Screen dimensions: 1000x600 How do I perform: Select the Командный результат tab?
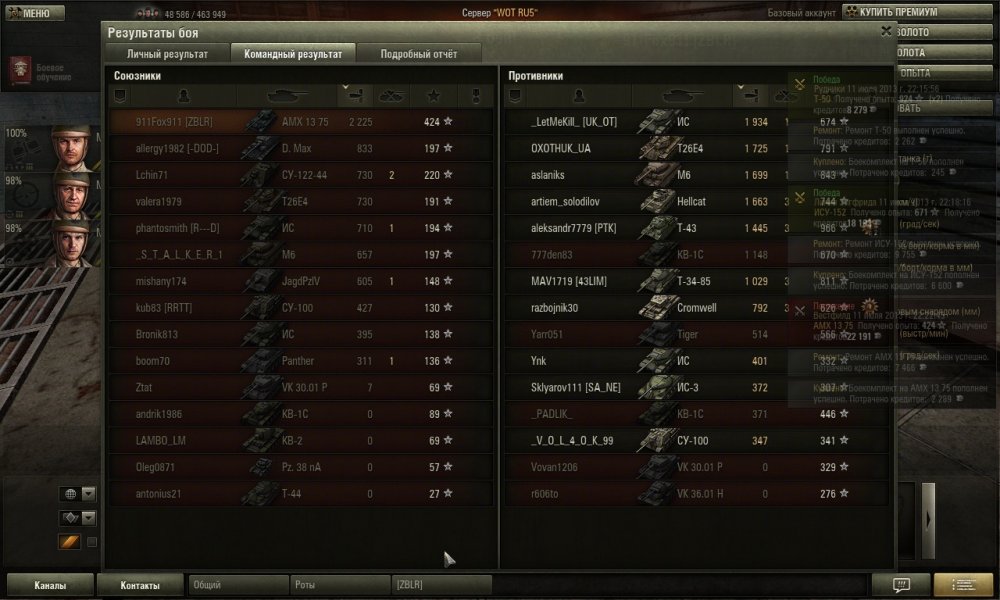(293, 54)
